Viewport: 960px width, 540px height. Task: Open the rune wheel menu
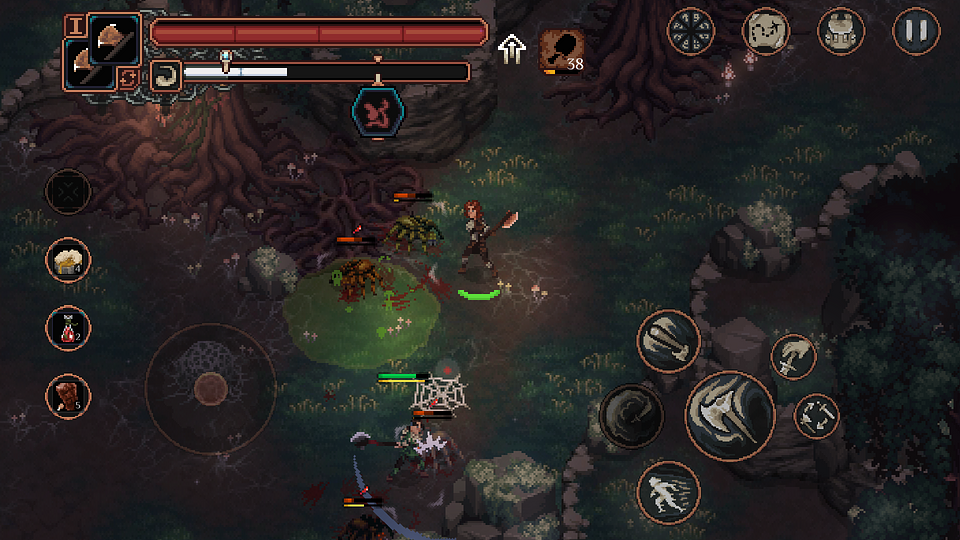(691, 31)
